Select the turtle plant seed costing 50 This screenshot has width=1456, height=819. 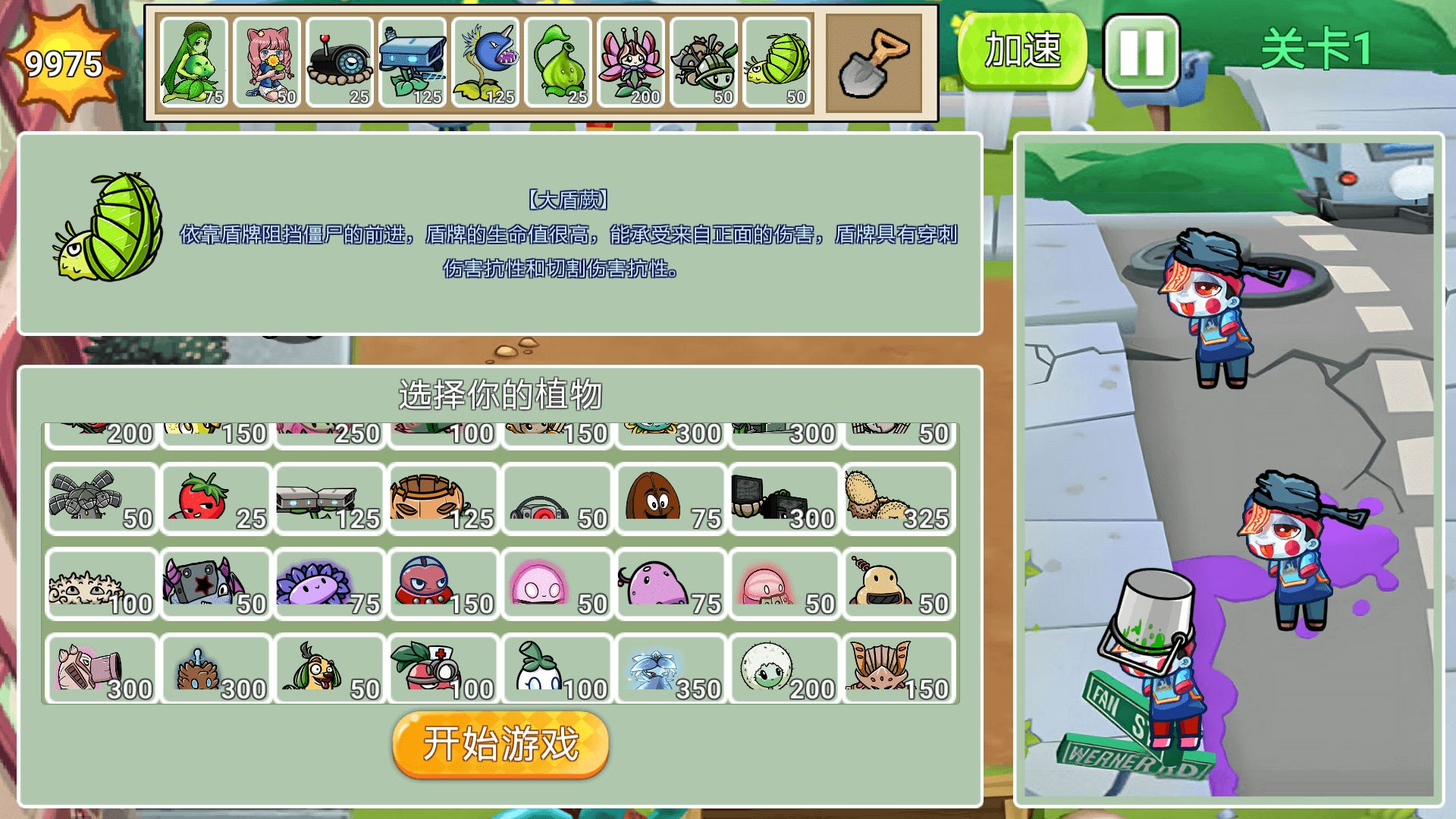point(705,61)
